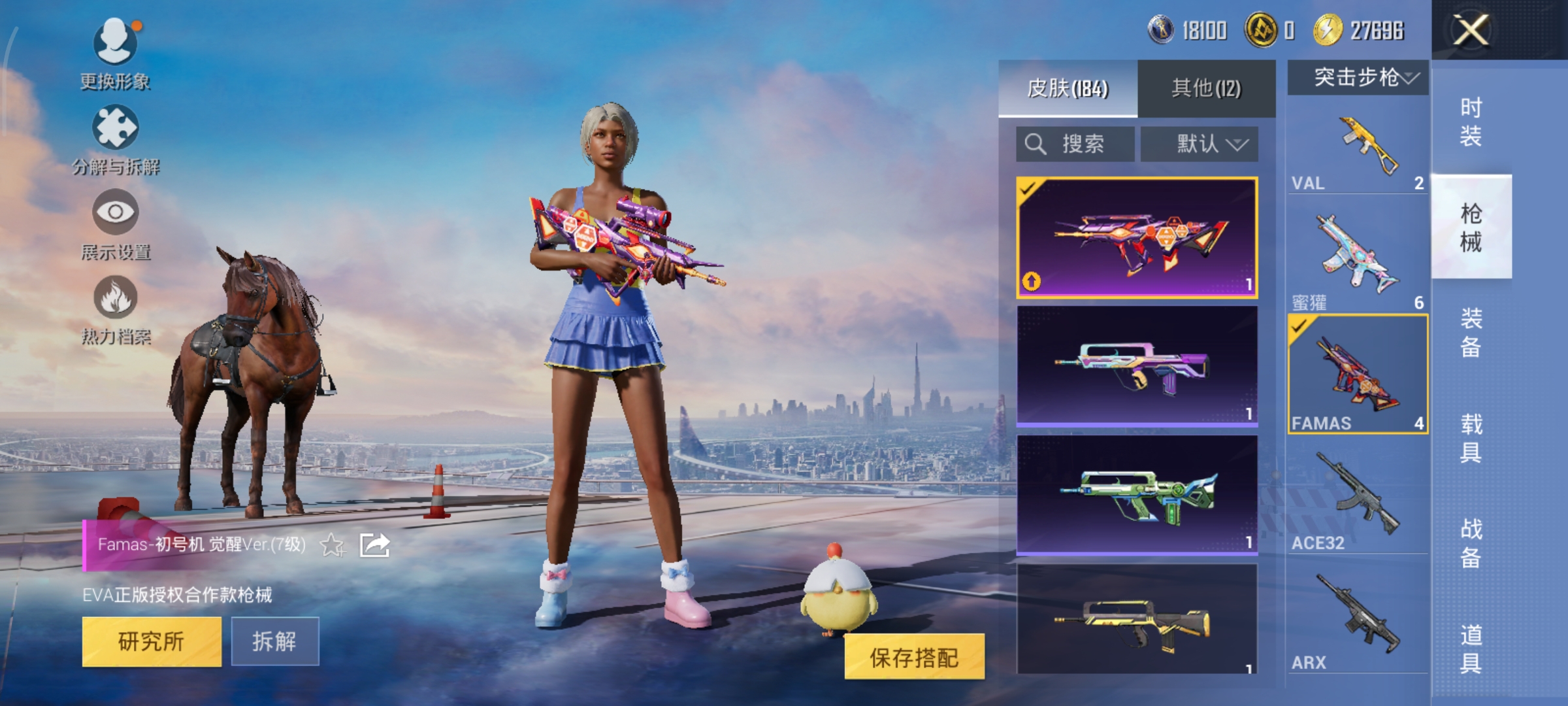Viewport: 1568px width, 706px height.
Task: Click the 拆解 dismantle button
Action: [274, 641]
